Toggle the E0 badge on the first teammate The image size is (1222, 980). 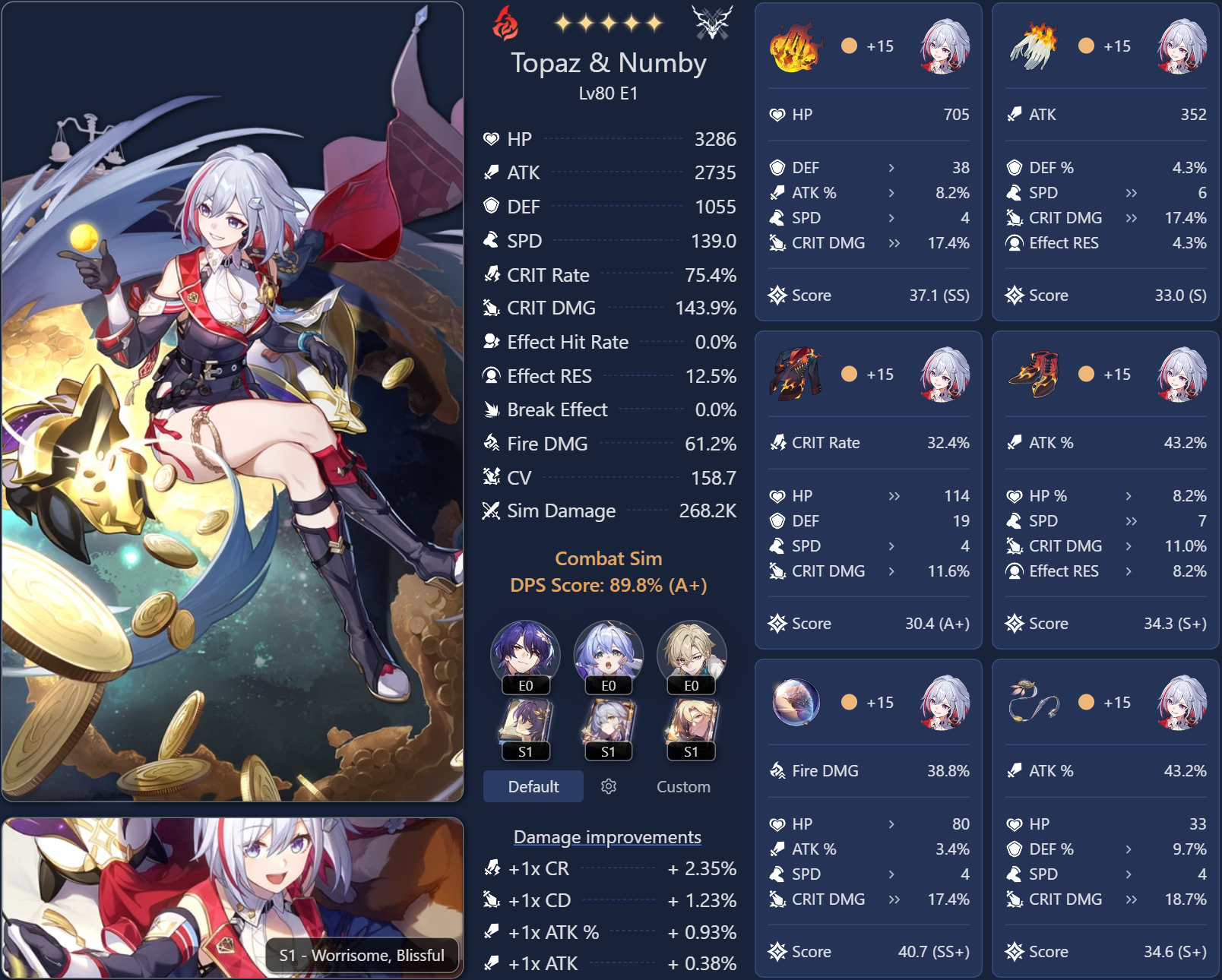point(527,686)
